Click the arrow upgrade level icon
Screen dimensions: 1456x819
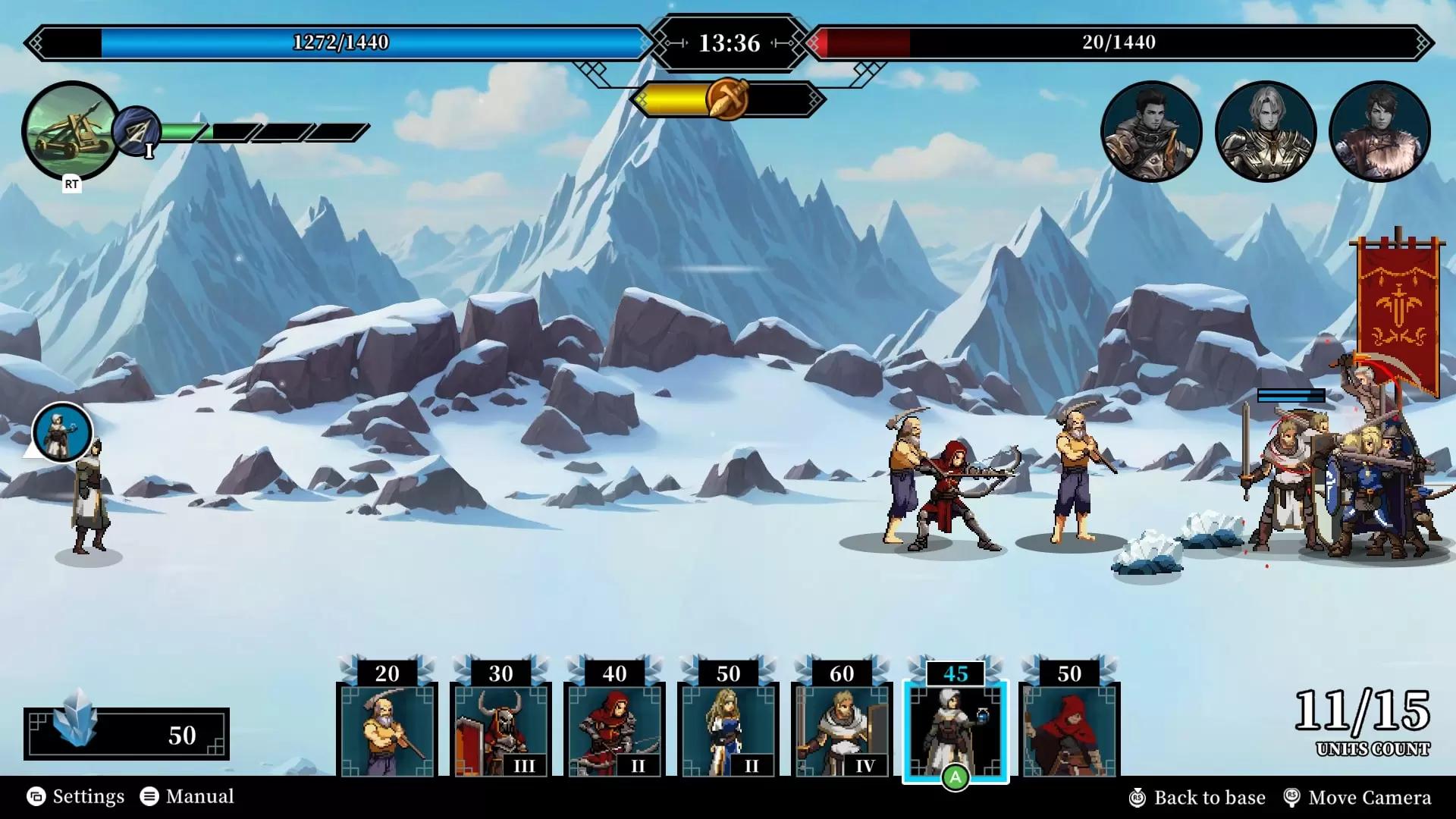click(136, 133)
